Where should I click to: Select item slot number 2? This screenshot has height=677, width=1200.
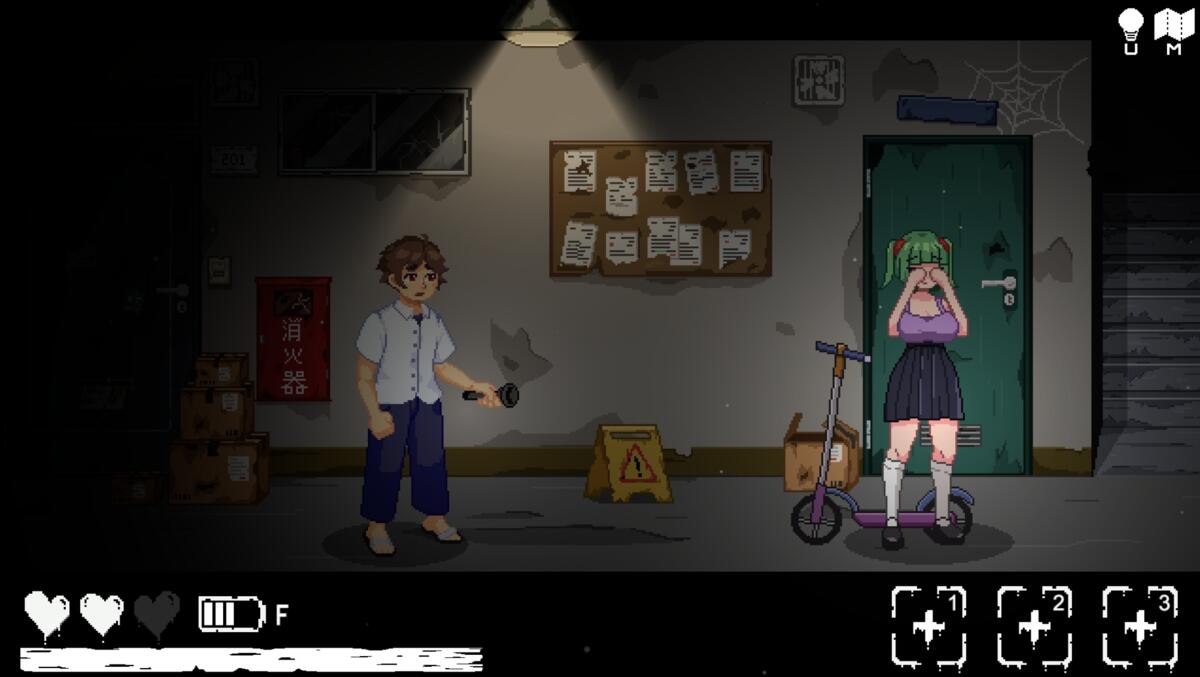point(1034,626)
